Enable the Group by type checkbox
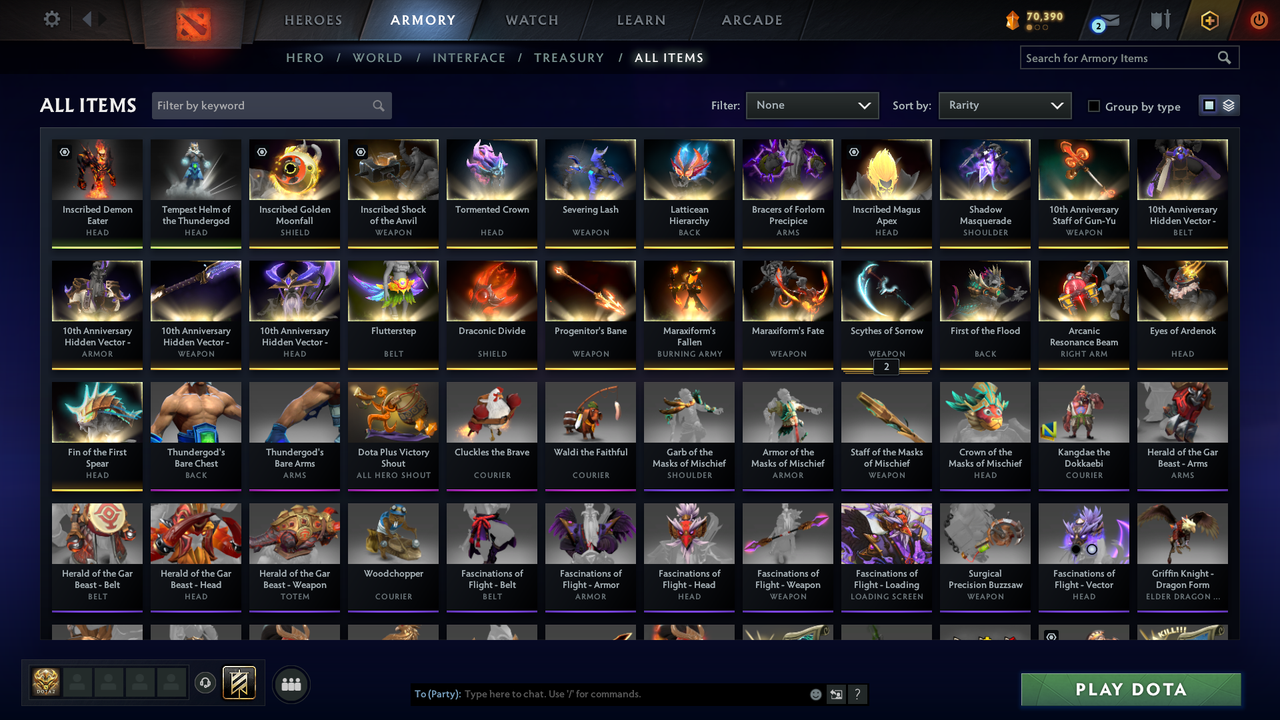The height and width of the screenshot is (720, 1280). pos(1094,106)
